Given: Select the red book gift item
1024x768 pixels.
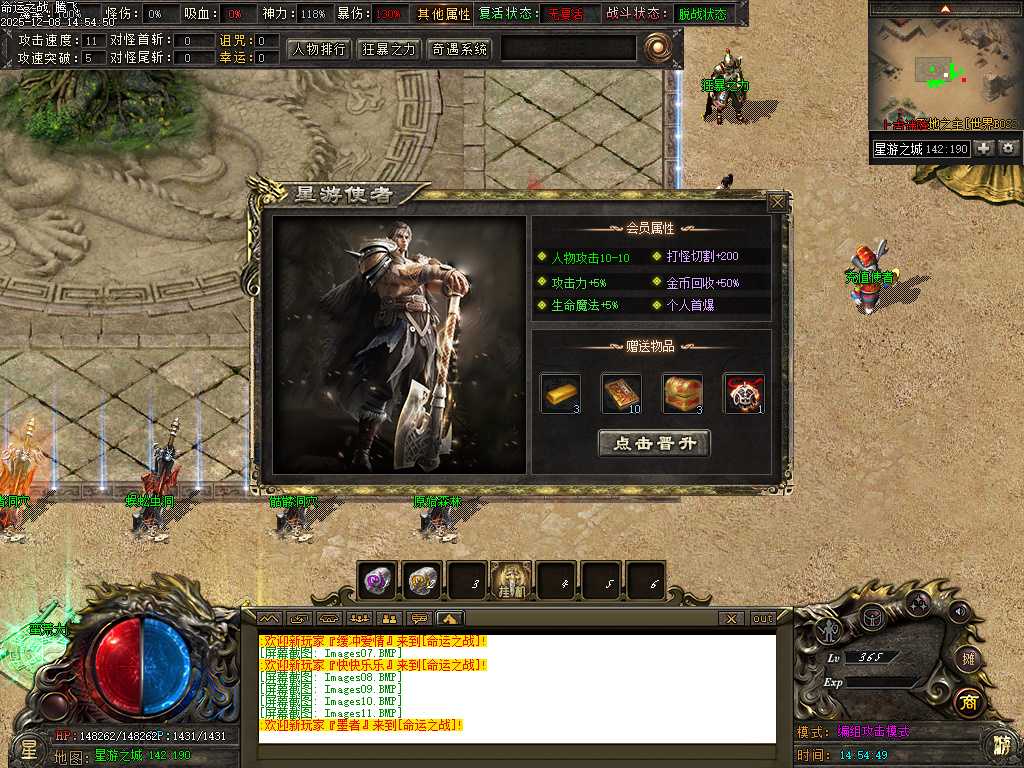Looking at the screenshot, I should click(621, 393).
